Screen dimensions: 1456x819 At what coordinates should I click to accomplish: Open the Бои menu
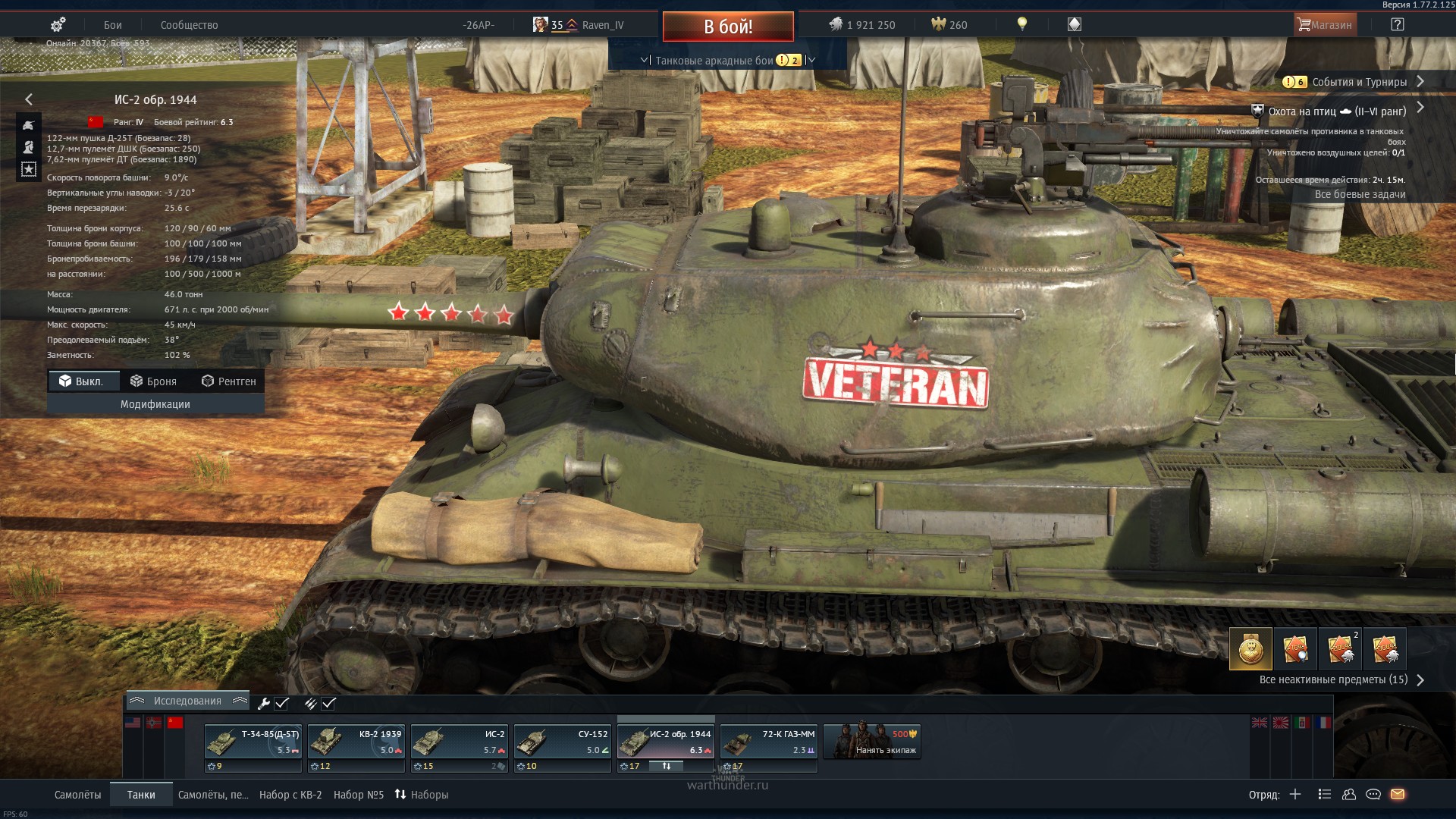tap(113, 25)
